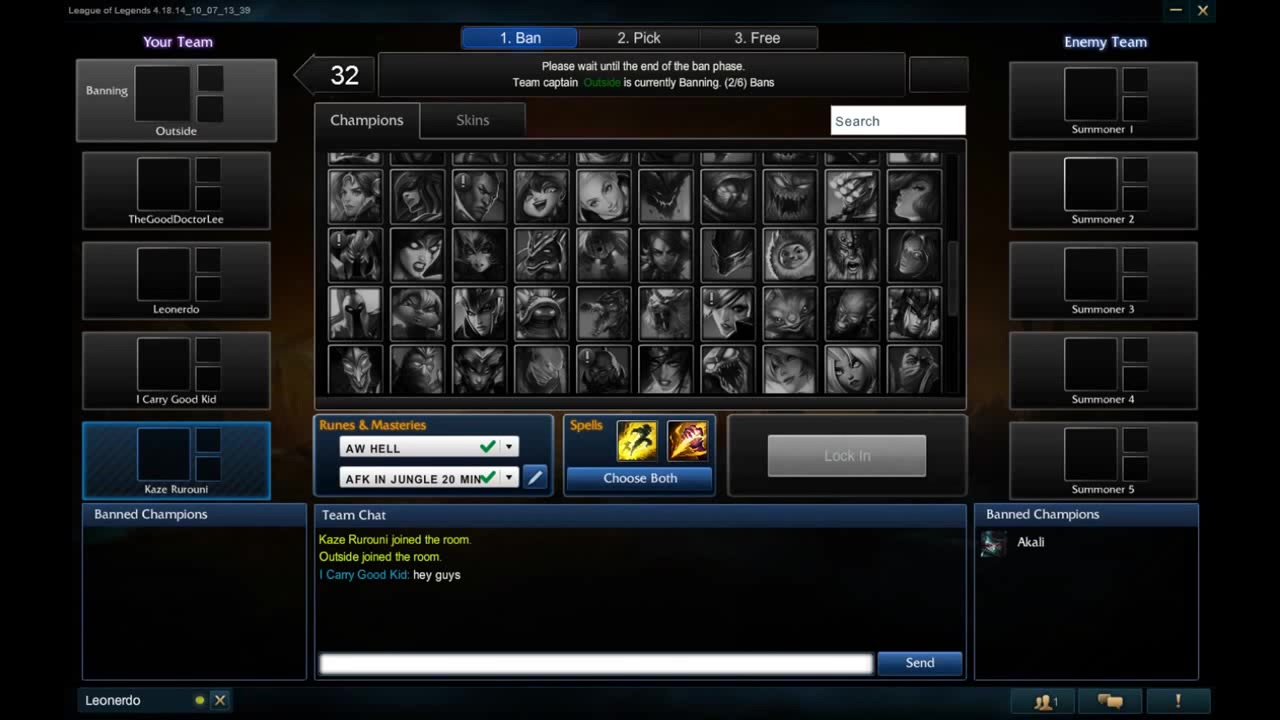Select Nunu's portrait in the champion grid
1280x720 pixels.
[x=789, y=254]
